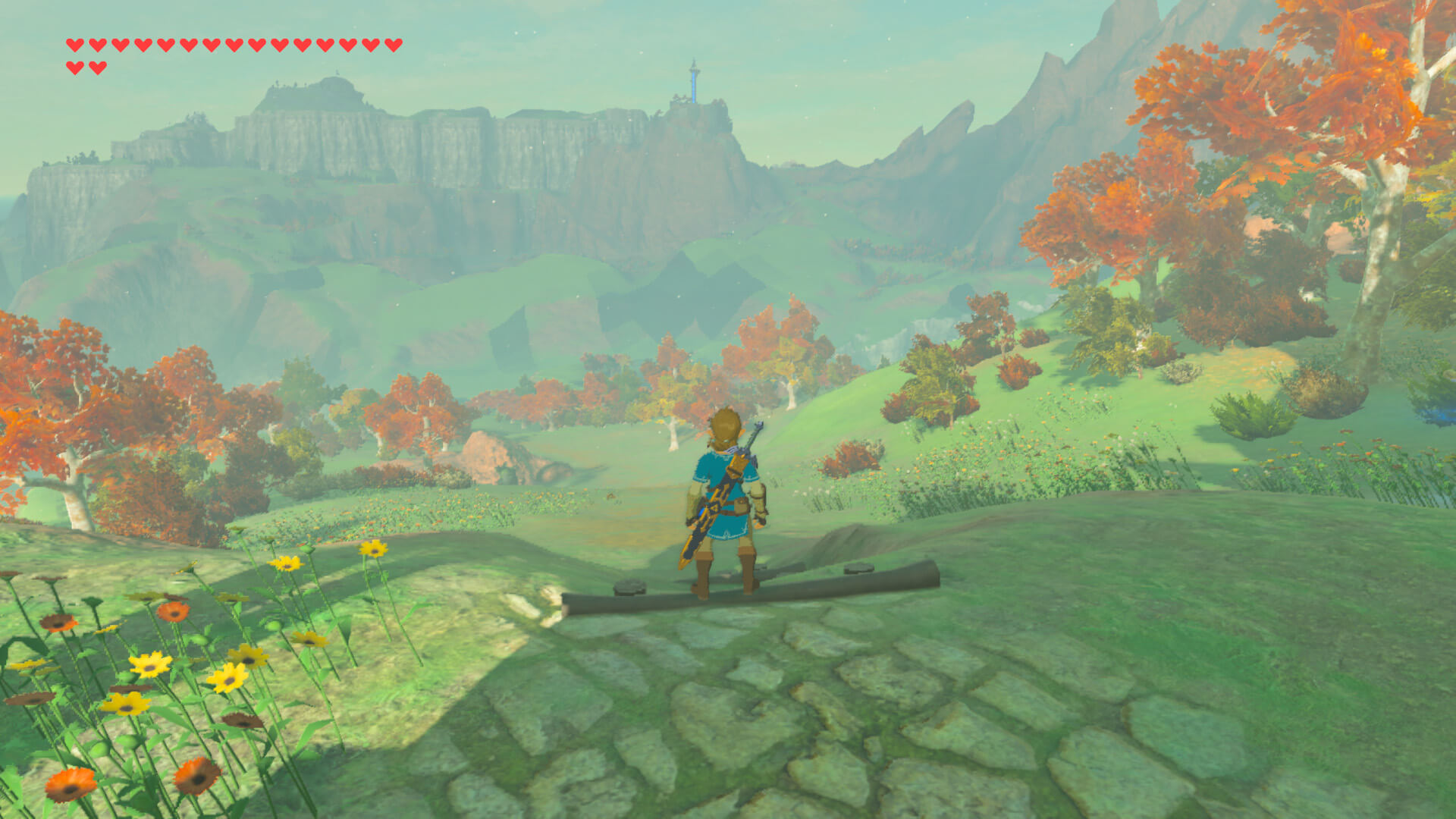This screenshot has width=1456, height=819.
Task: Click the distant blue Sheikah Tower spire
Action: [694, 76]
